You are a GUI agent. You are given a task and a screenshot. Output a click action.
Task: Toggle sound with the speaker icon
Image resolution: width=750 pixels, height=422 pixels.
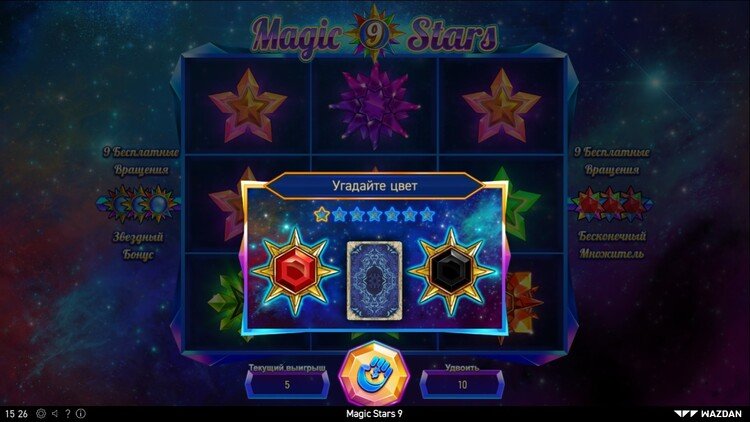(54, 413)
